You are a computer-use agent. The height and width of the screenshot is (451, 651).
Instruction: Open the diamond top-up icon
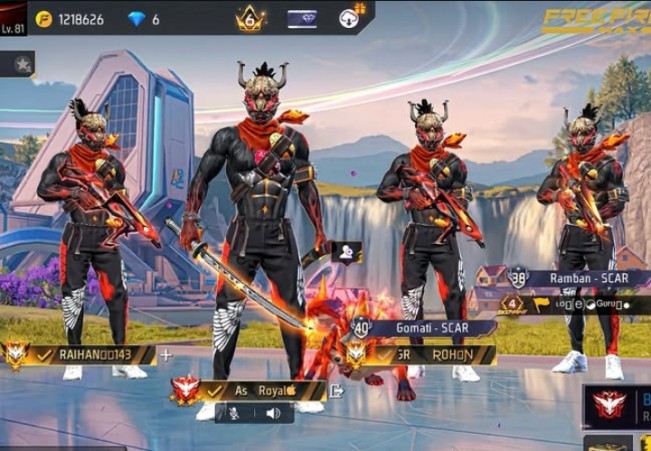[x=137, y=19]
